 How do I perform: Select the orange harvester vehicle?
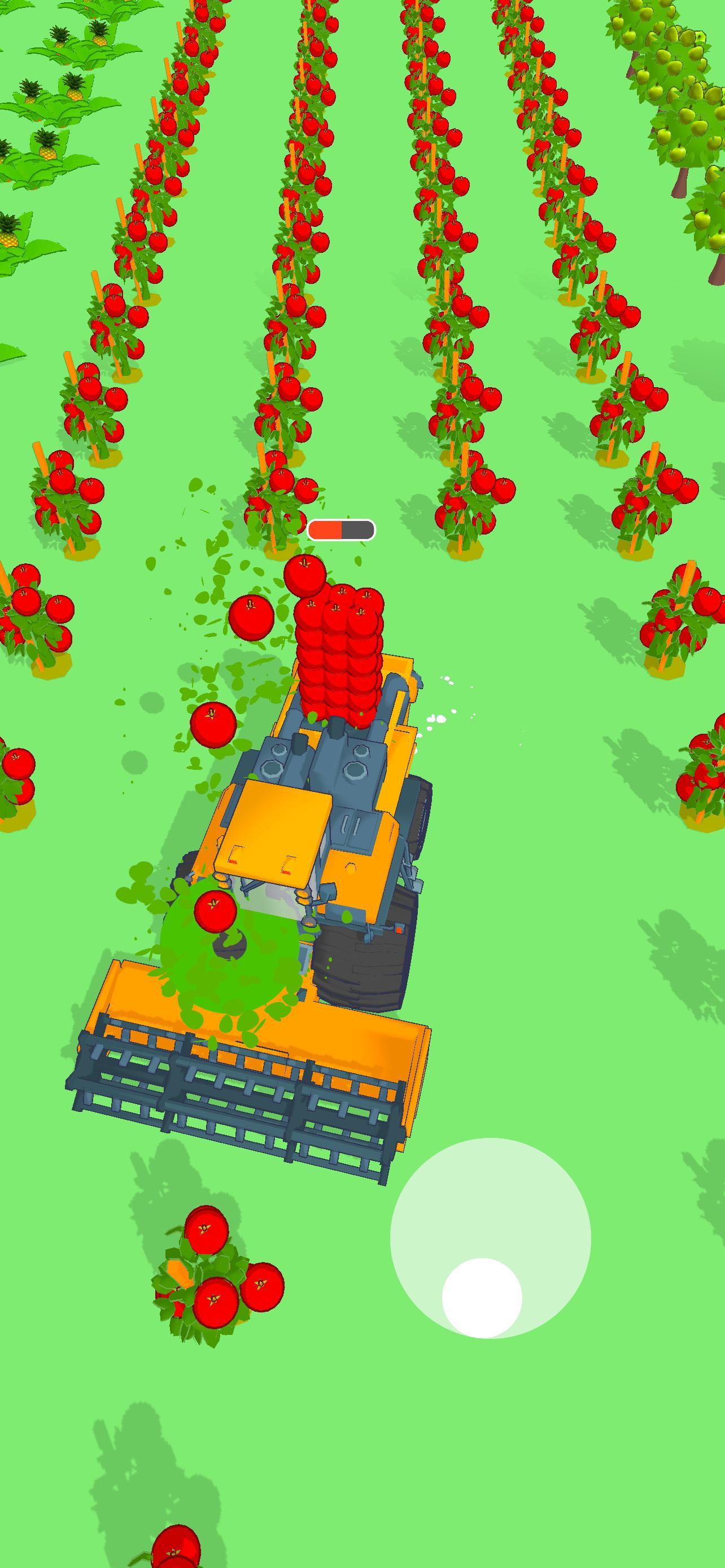pyautogui.click(x=304, y=852)
